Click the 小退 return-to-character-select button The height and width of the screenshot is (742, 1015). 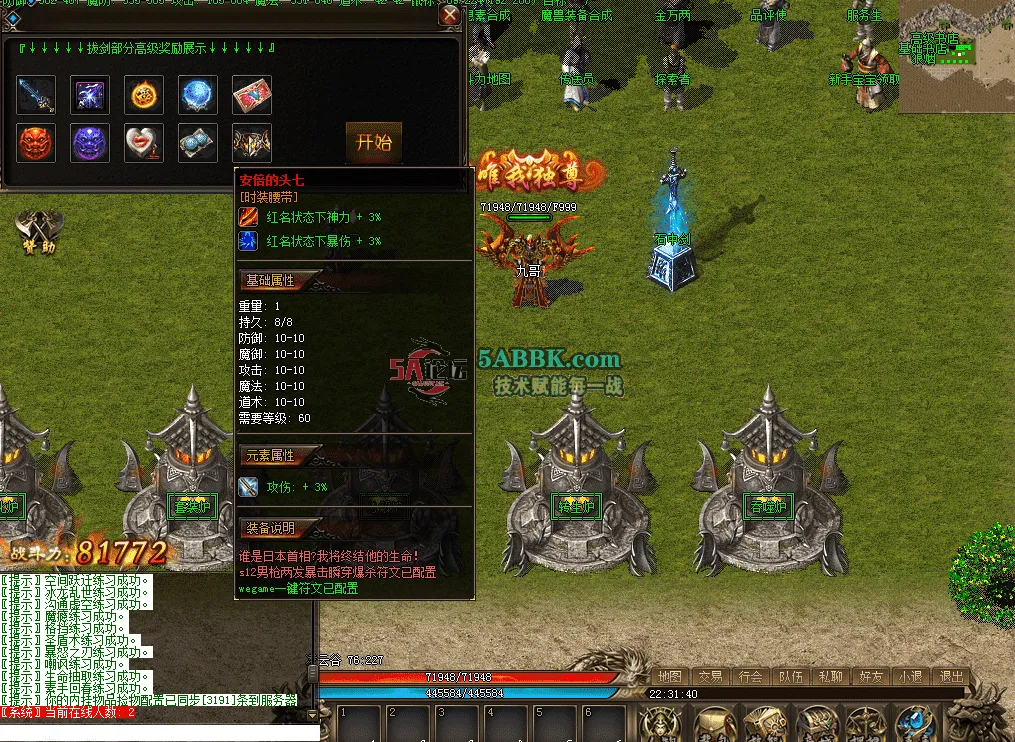910,676
